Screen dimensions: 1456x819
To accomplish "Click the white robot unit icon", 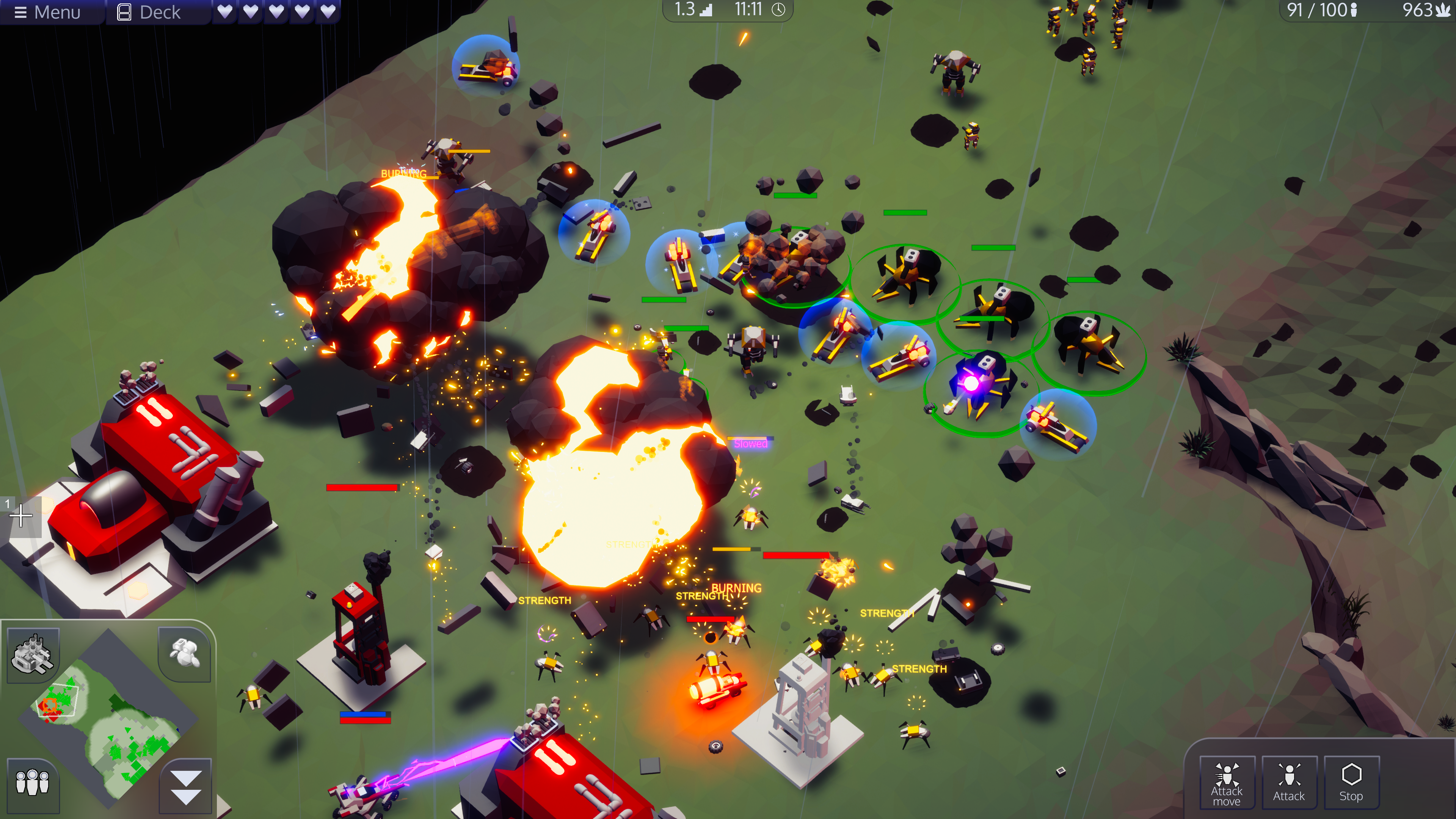I will (x=184, y=653).
